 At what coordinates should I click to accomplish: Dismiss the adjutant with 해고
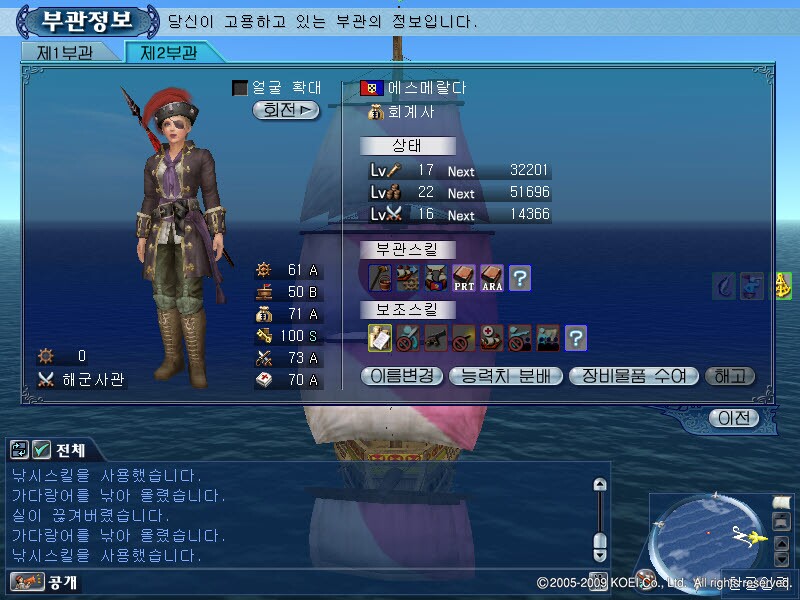tap(730, 377)
